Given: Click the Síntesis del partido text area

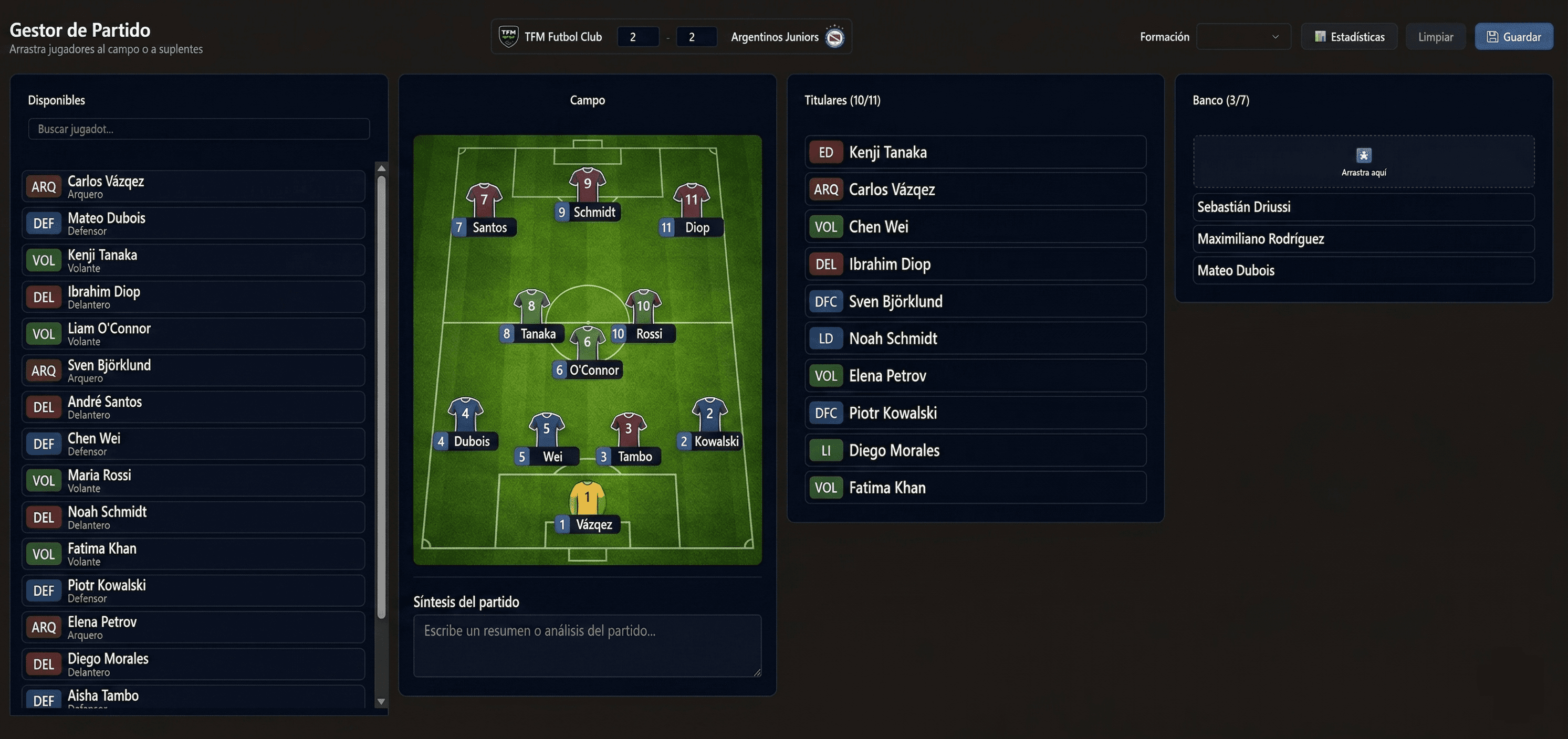Looking at the screenshot, I should [587, 646].
